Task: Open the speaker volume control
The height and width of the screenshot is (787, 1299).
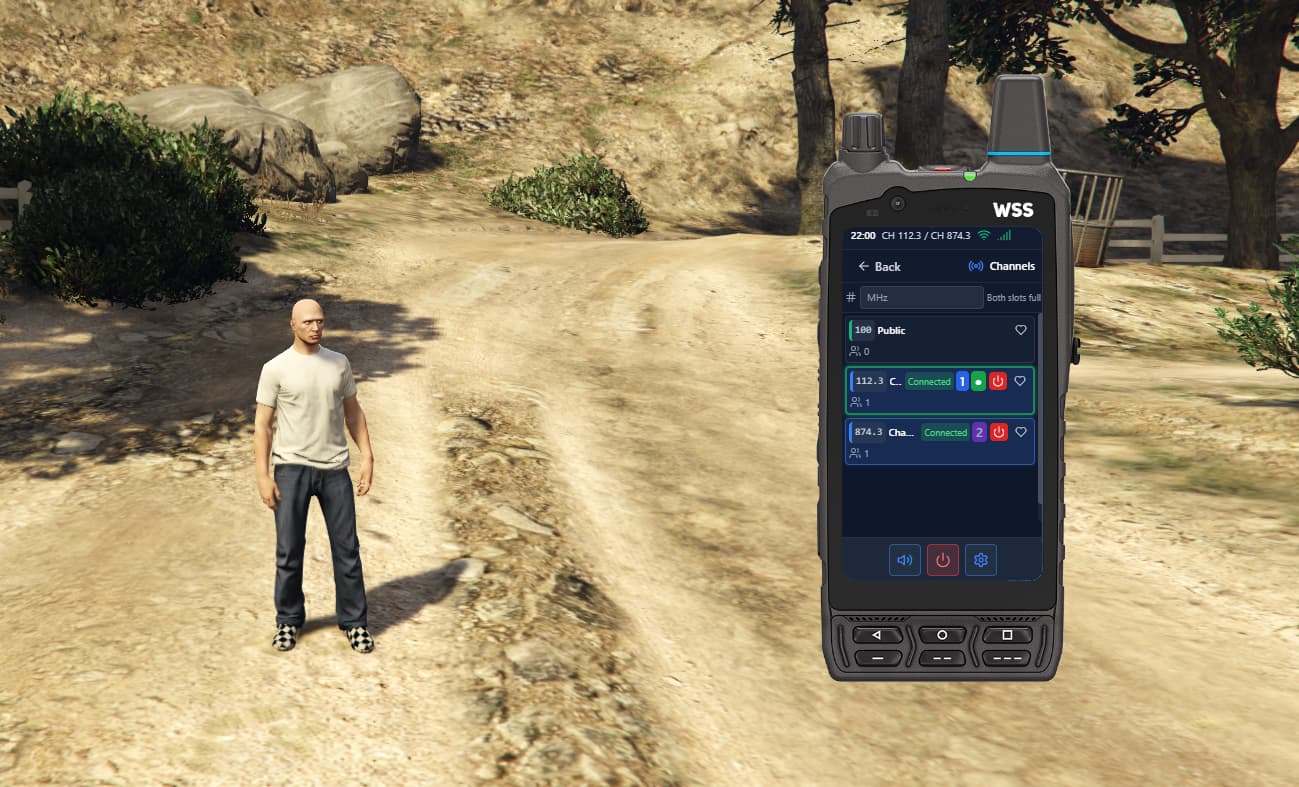Action: pyautogui.click(x=905, y=560)
